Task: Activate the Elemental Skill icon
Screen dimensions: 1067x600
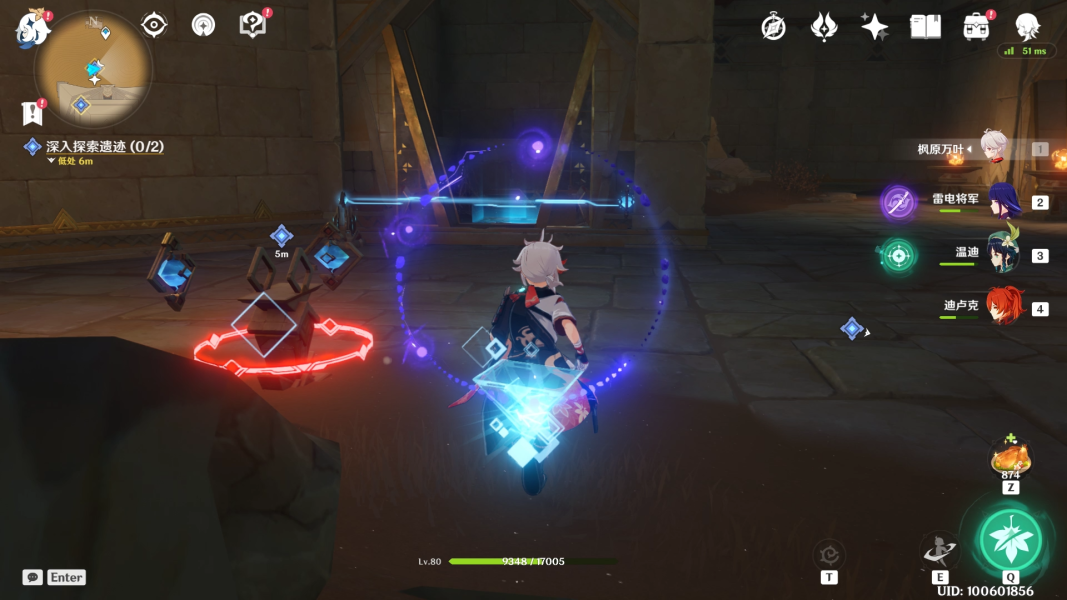Action: pyautogui.click(x=940, y=551)
